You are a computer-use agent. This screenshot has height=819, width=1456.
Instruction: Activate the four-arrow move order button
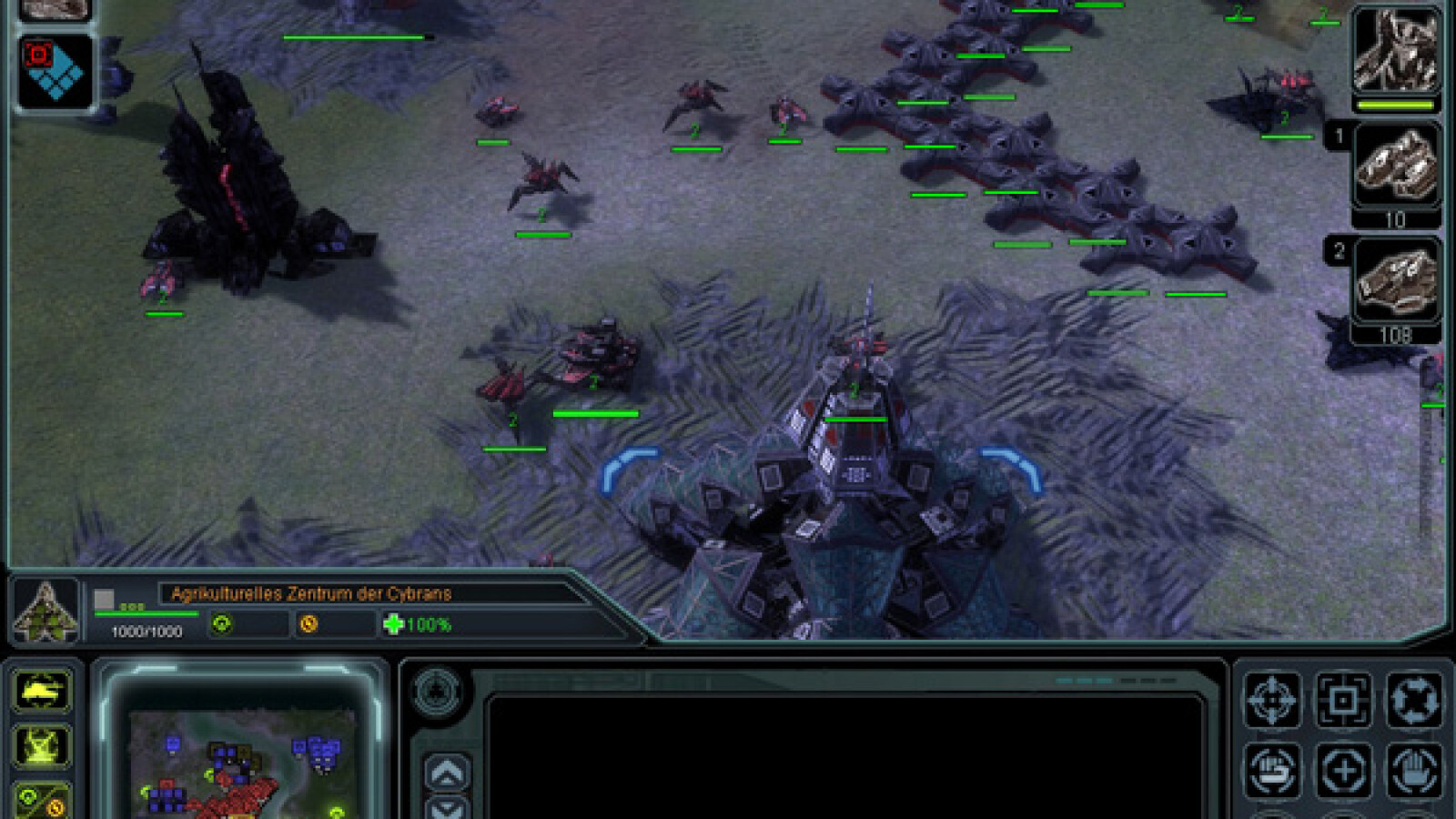coord(1271,700)
